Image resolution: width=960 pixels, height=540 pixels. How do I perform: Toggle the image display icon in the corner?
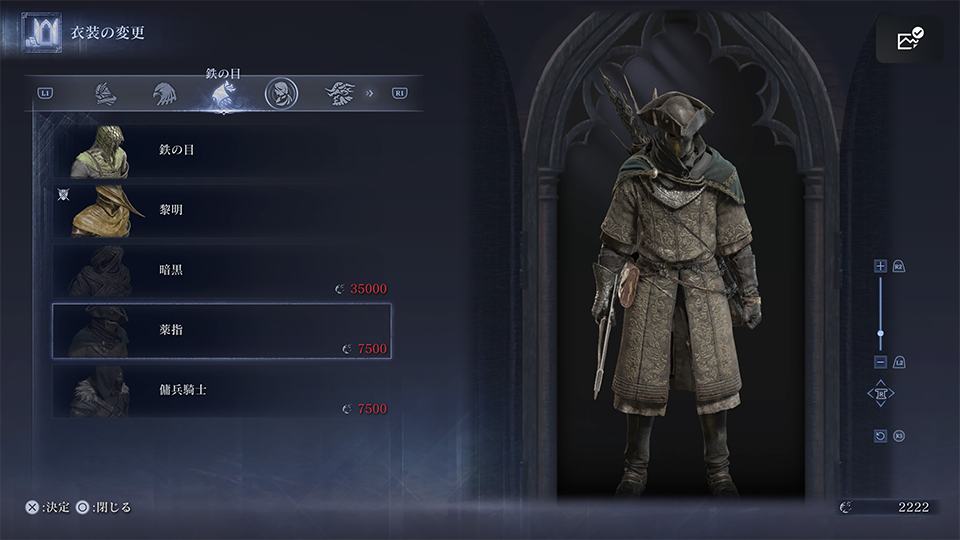coord(910,40)
